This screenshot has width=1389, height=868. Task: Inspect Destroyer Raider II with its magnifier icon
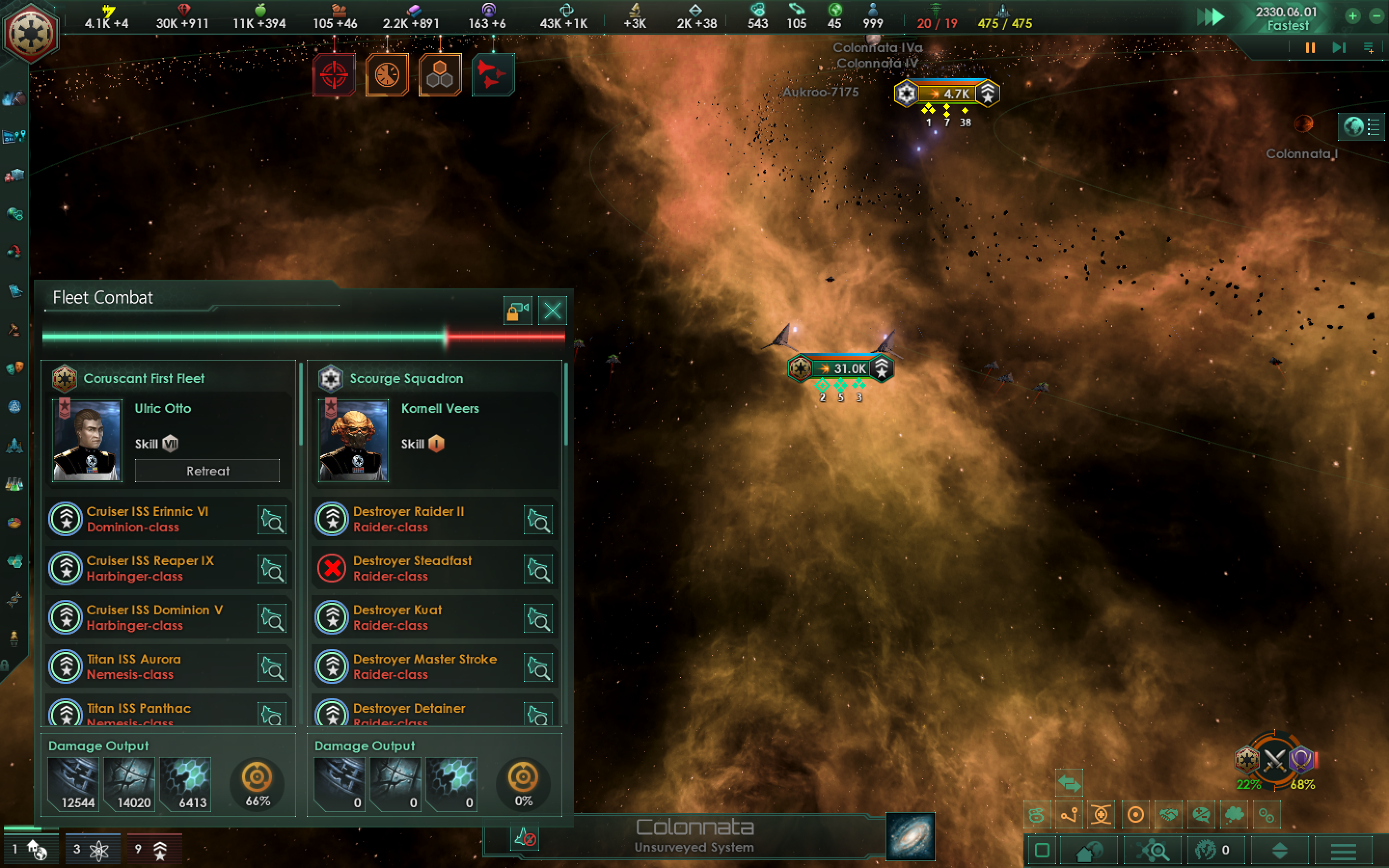tap(538, 519)
